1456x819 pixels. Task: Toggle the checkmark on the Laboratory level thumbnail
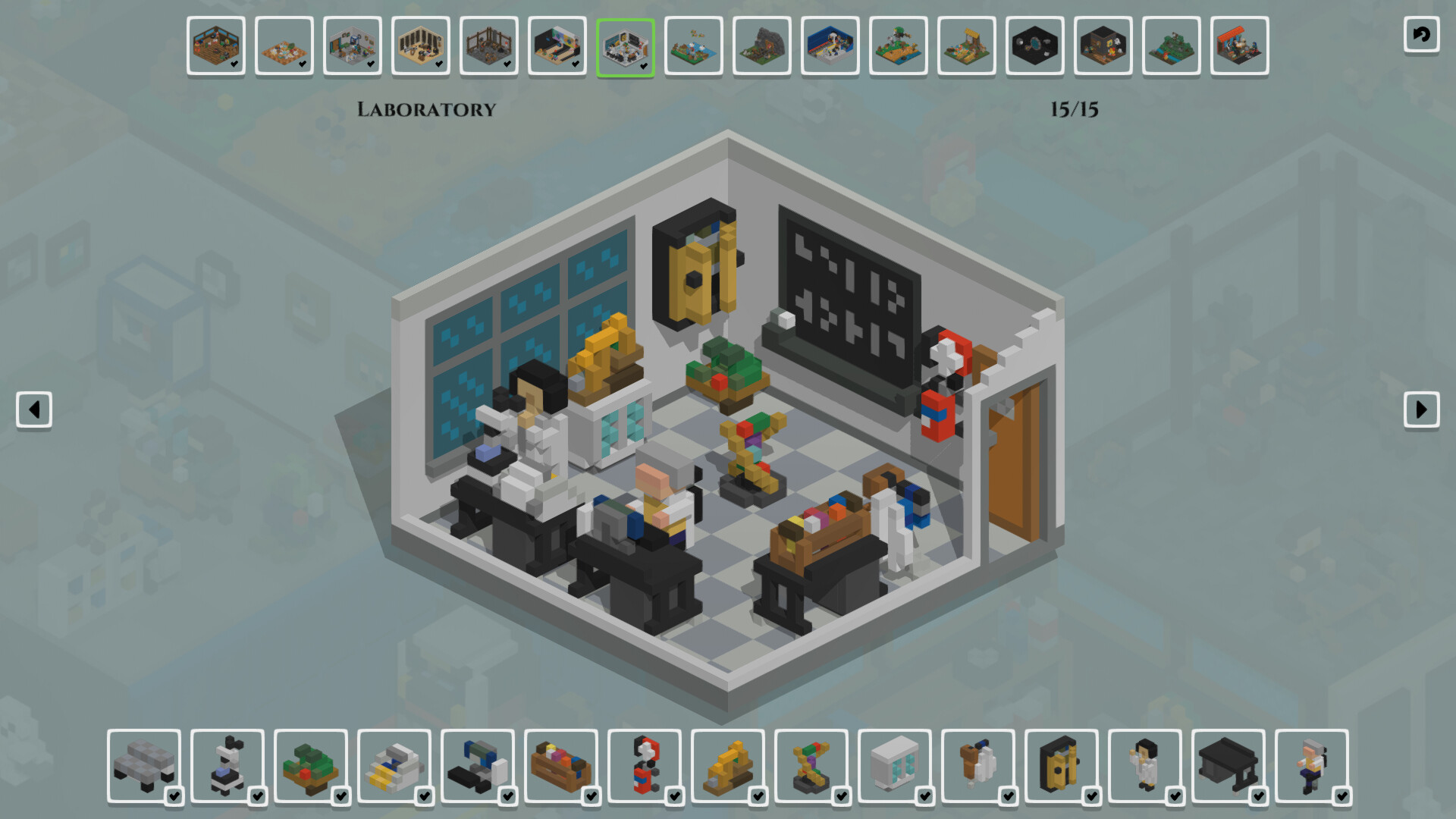(644, 65)
